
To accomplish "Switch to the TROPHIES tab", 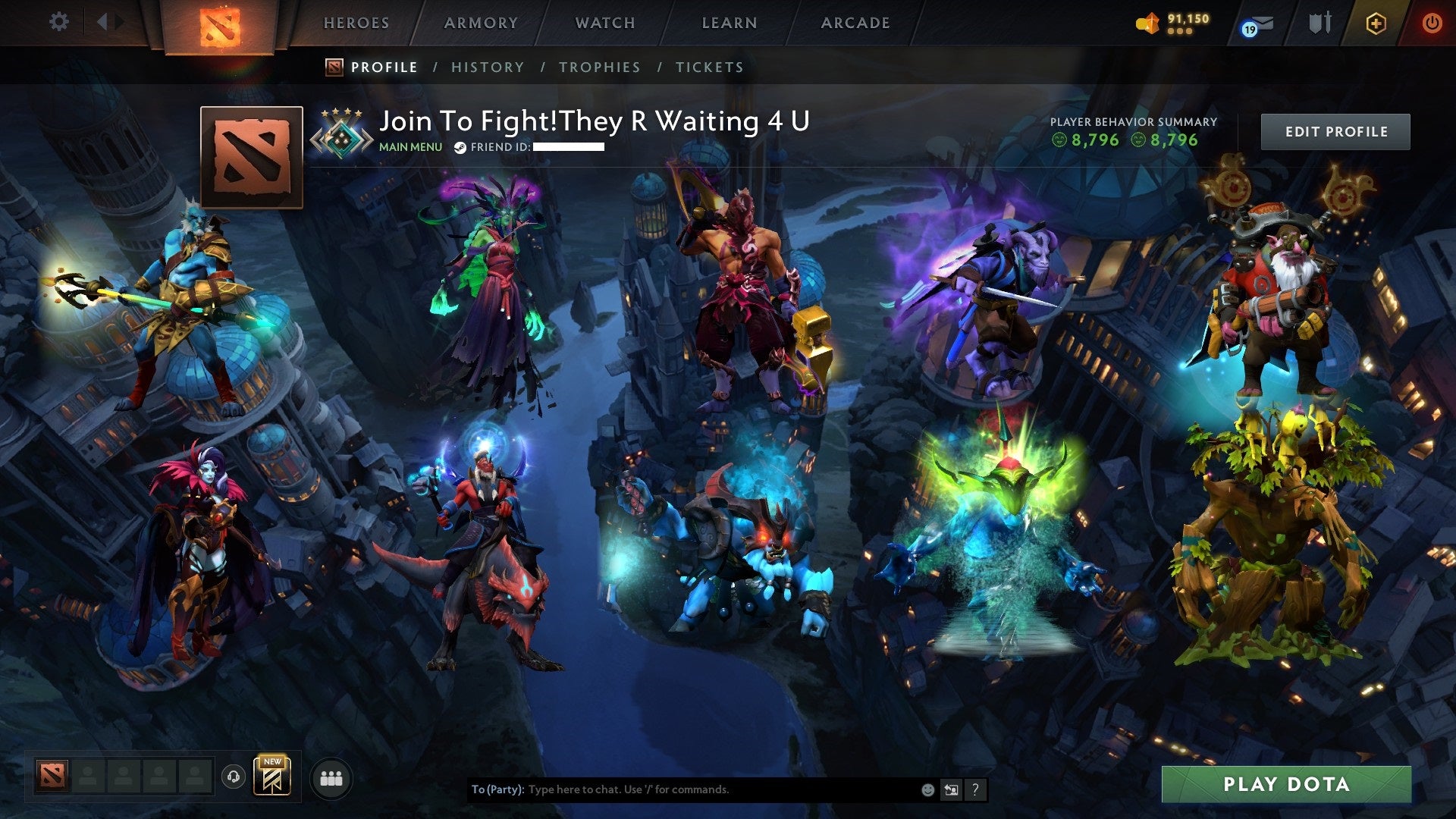I will click(x=600, y=67).
